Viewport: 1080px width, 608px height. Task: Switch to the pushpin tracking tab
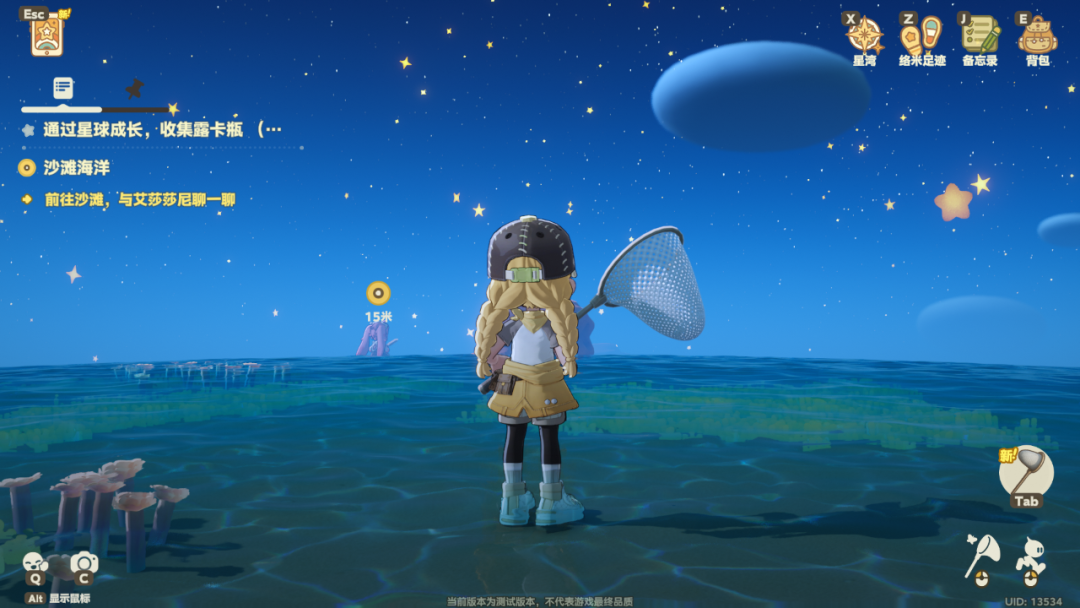point(134,88)
